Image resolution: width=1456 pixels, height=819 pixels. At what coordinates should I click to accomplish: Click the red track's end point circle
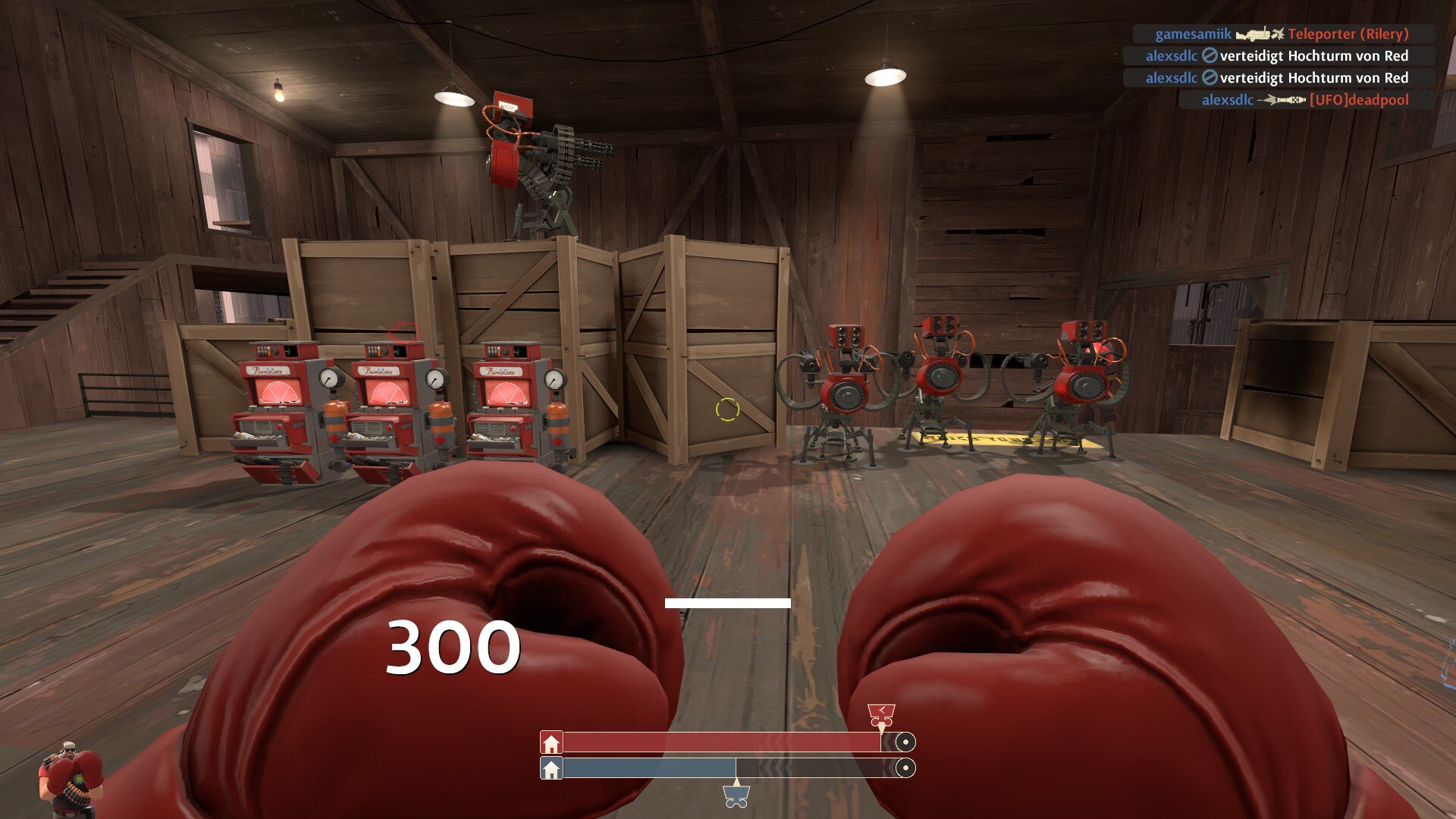905,742
